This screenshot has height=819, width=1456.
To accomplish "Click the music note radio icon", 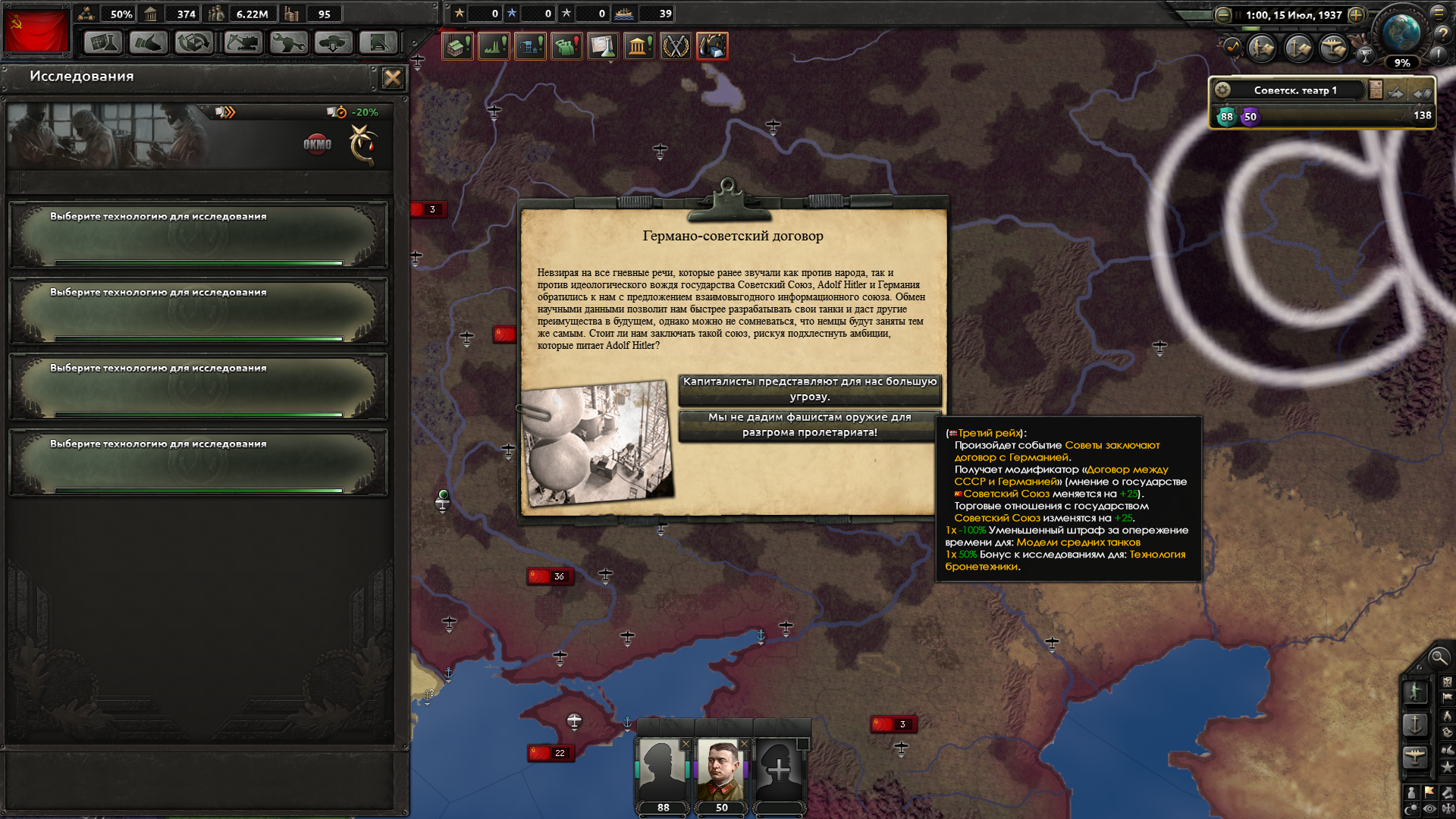I will click(1232, 49).
